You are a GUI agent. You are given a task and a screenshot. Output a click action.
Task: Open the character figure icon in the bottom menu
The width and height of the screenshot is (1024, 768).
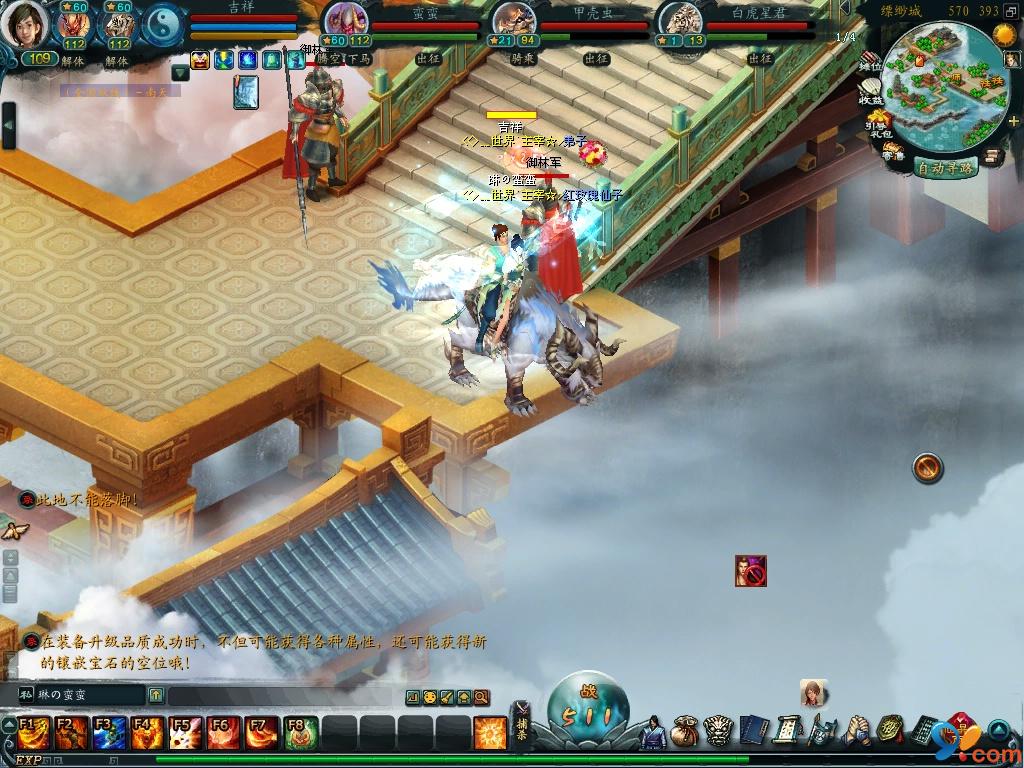click(x=653, y=731)
